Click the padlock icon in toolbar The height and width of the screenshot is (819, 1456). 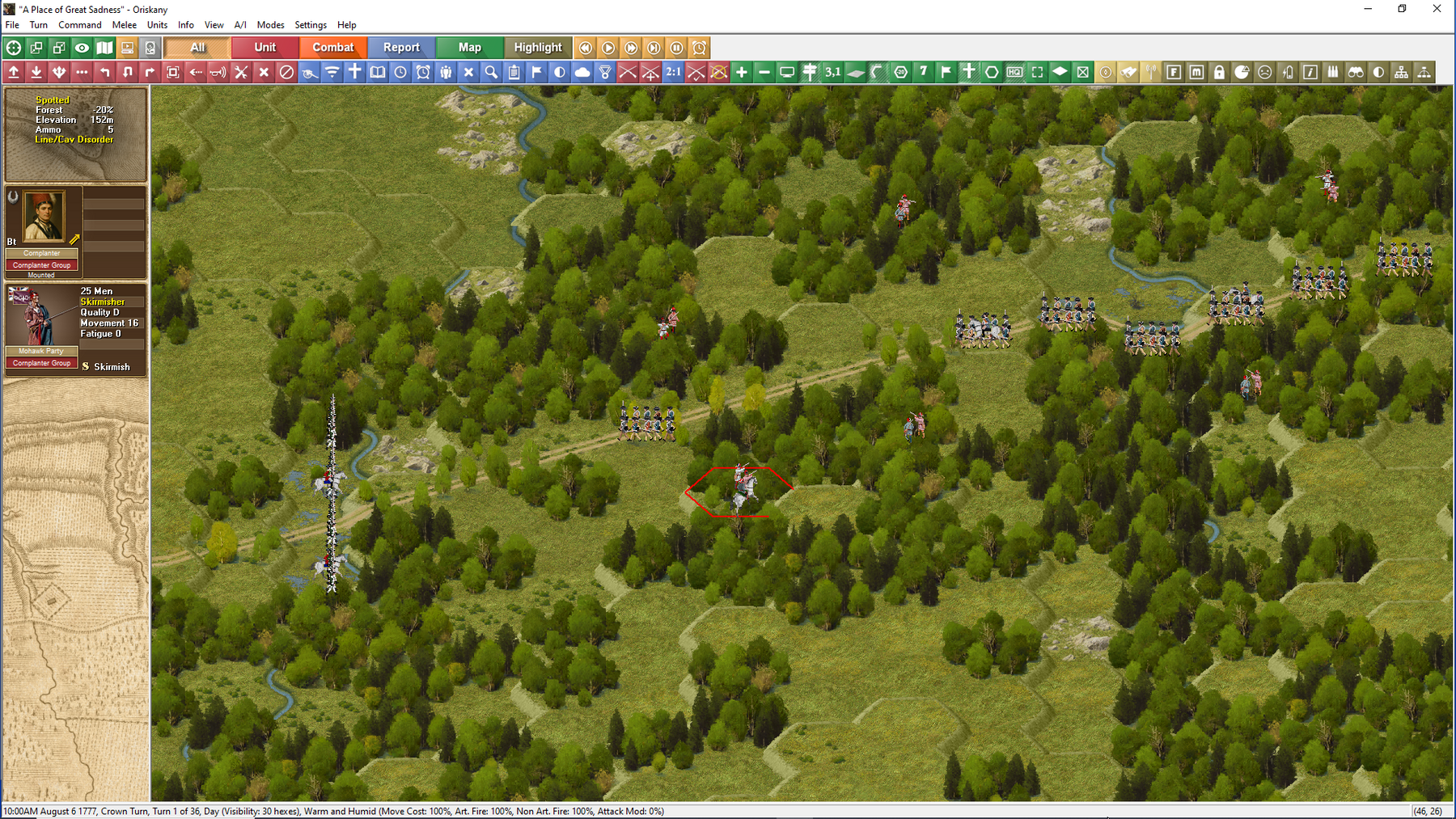pyautogui.click(x=1219, y=72)
